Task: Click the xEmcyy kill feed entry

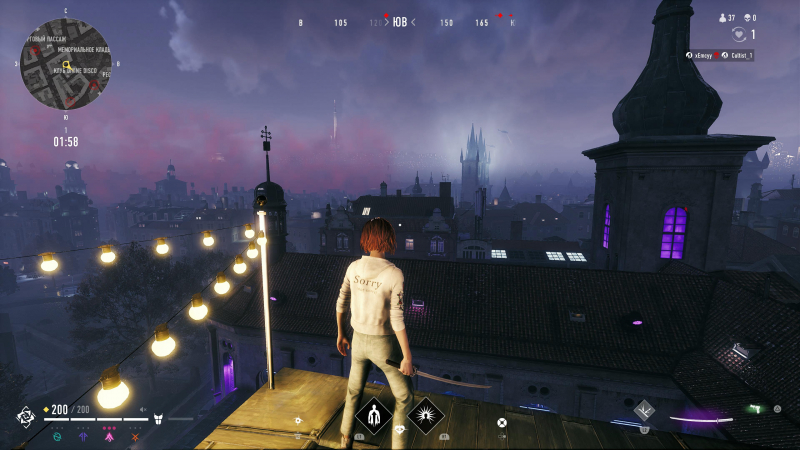Action: pos(702,55)
